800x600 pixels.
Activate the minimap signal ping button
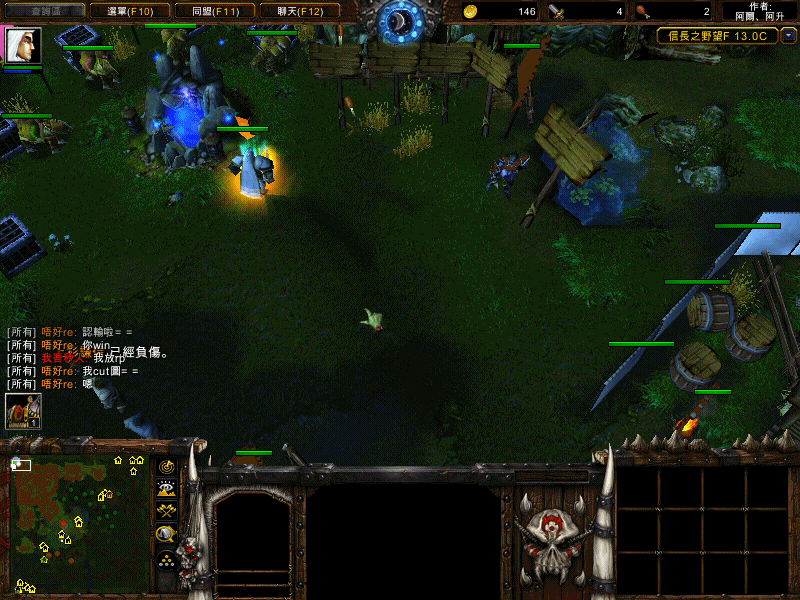tap(167, 466)
